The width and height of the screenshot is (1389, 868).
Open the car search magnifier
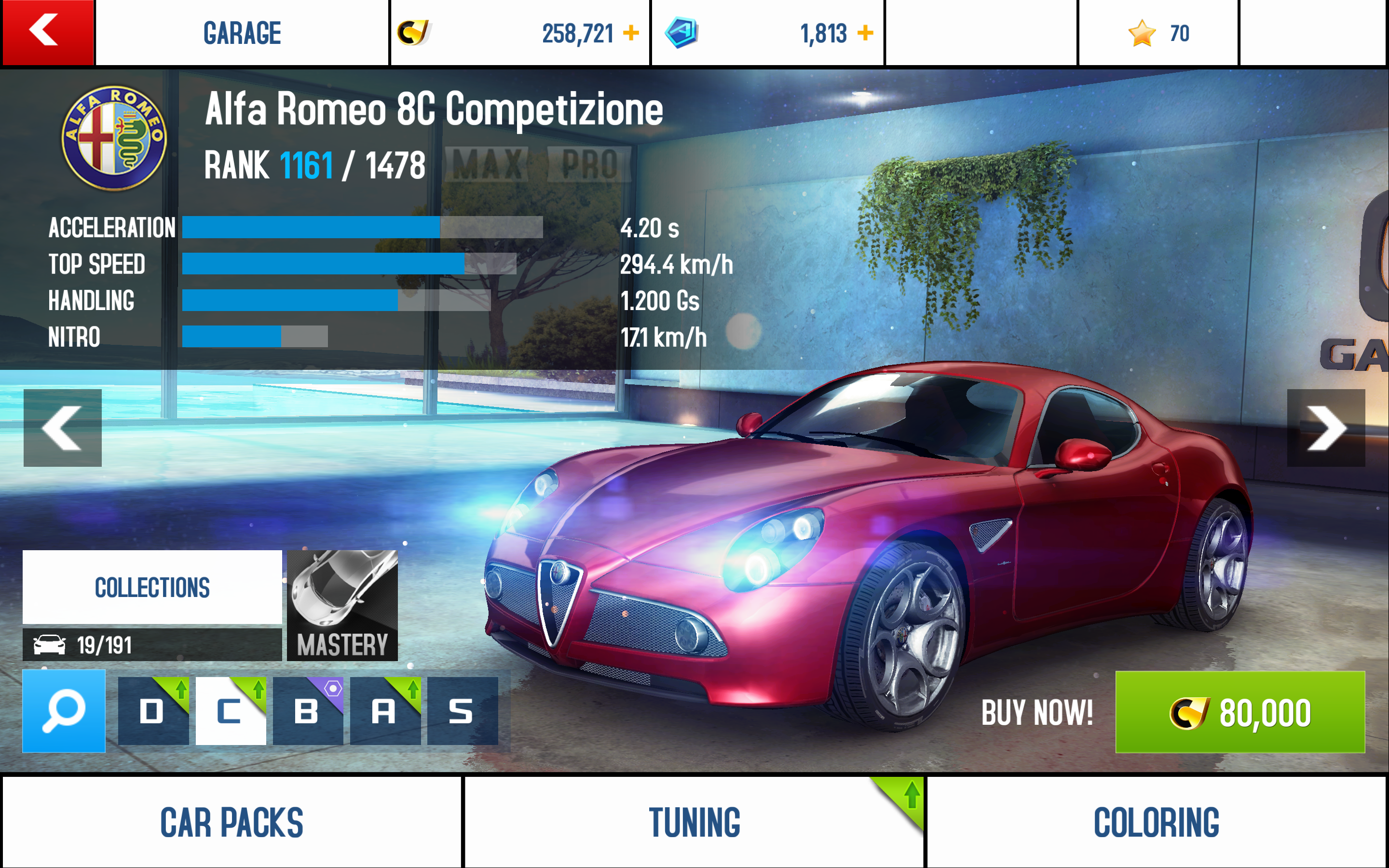tap(64, 711)
